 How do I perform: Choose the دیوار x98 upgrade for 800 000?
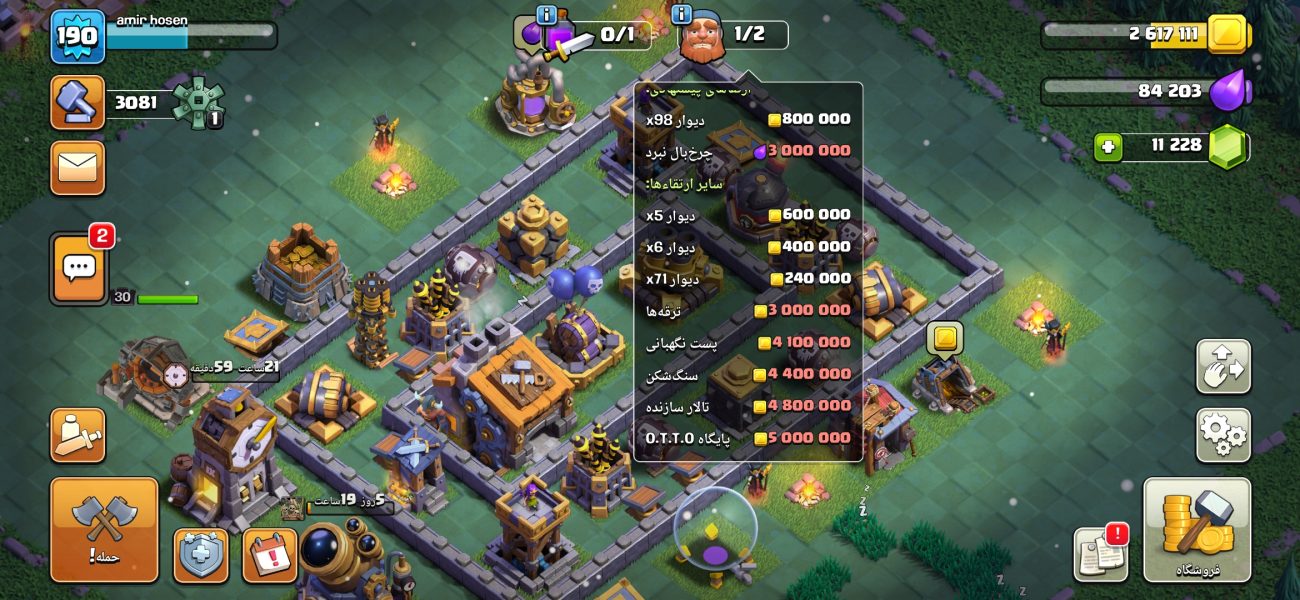coord(748,119)
